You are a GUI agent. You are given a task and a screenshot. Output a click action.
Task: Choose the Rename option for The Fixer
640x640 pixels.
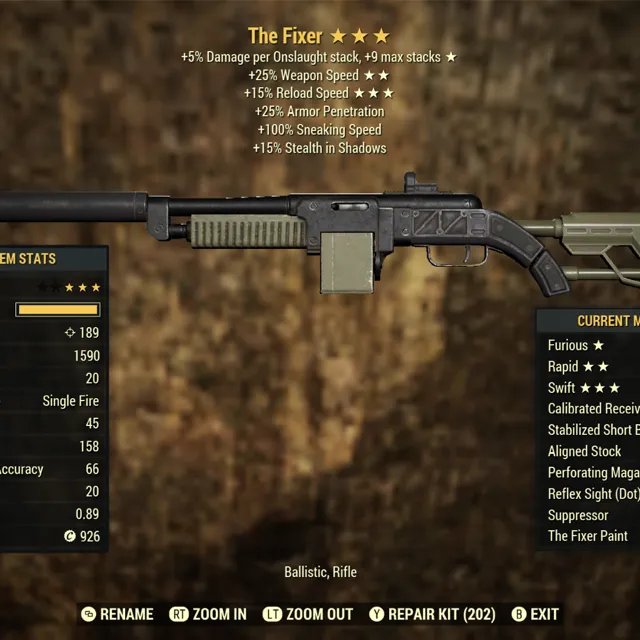point(117,614)
